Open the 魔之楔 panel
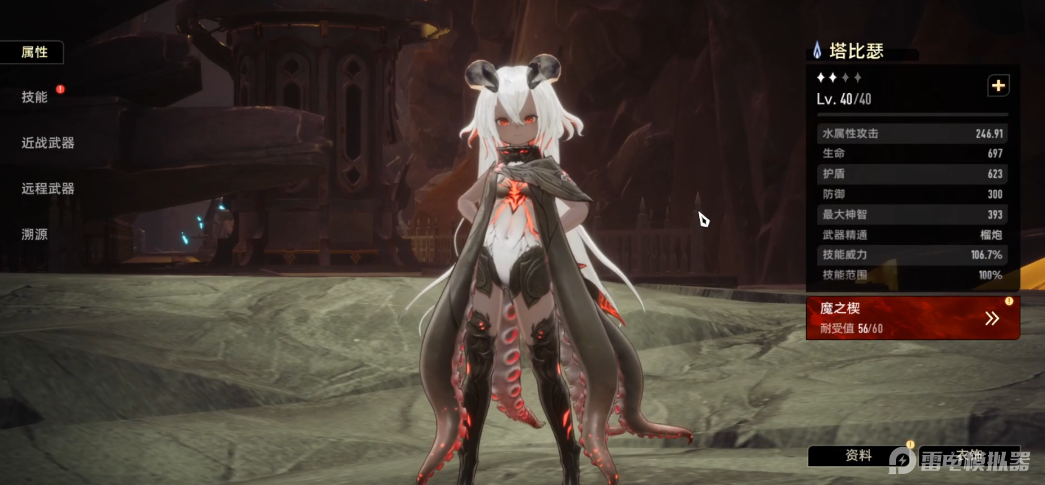Image resolution: width=1045 pixels, height=485 pixels. [912, 317]
